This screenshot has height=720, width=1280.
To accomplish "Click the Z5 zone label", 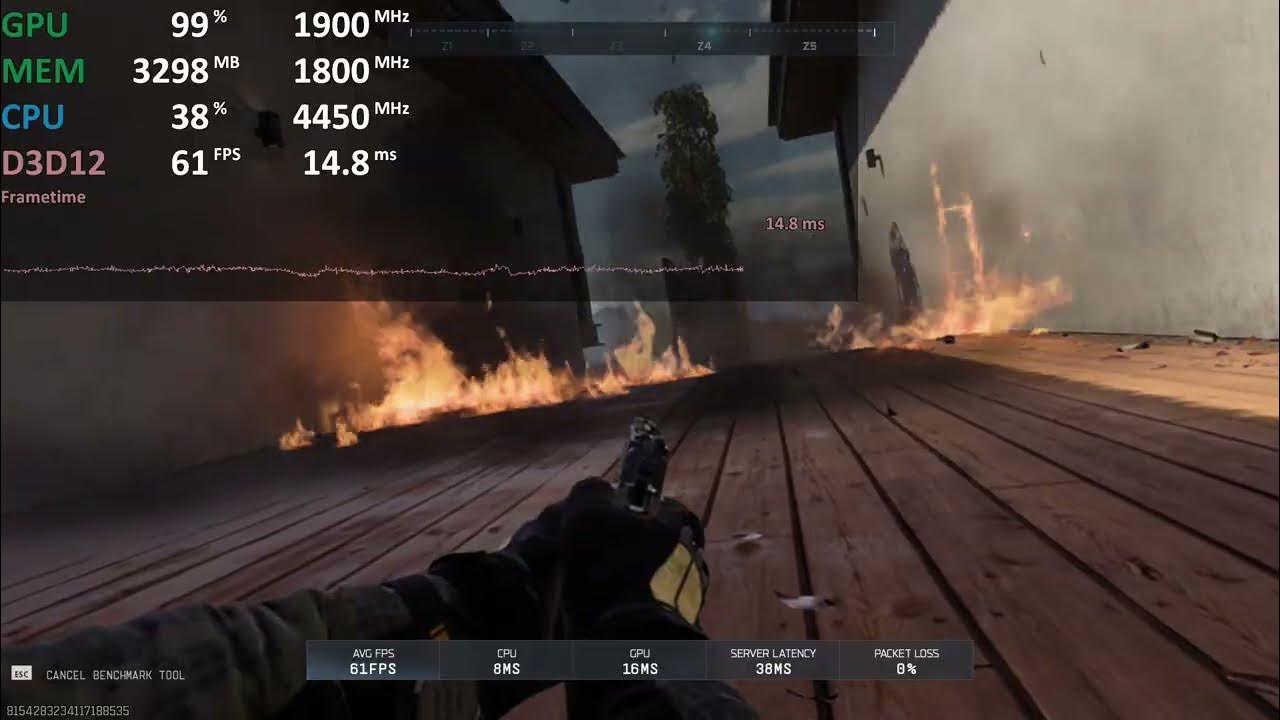I will pos(810,45).
